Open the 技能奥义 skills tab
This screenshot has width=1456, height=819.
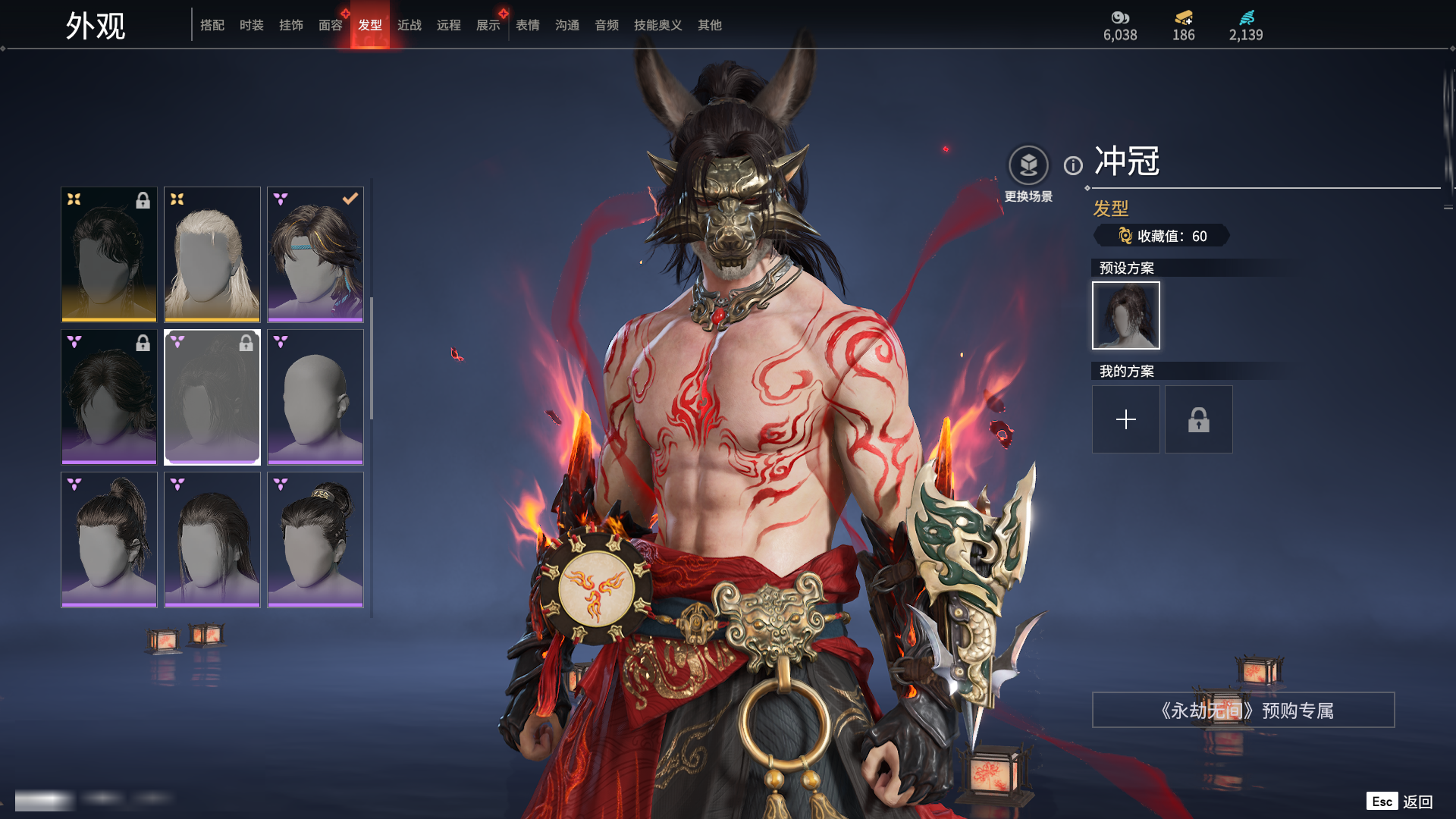pos(658,25)
